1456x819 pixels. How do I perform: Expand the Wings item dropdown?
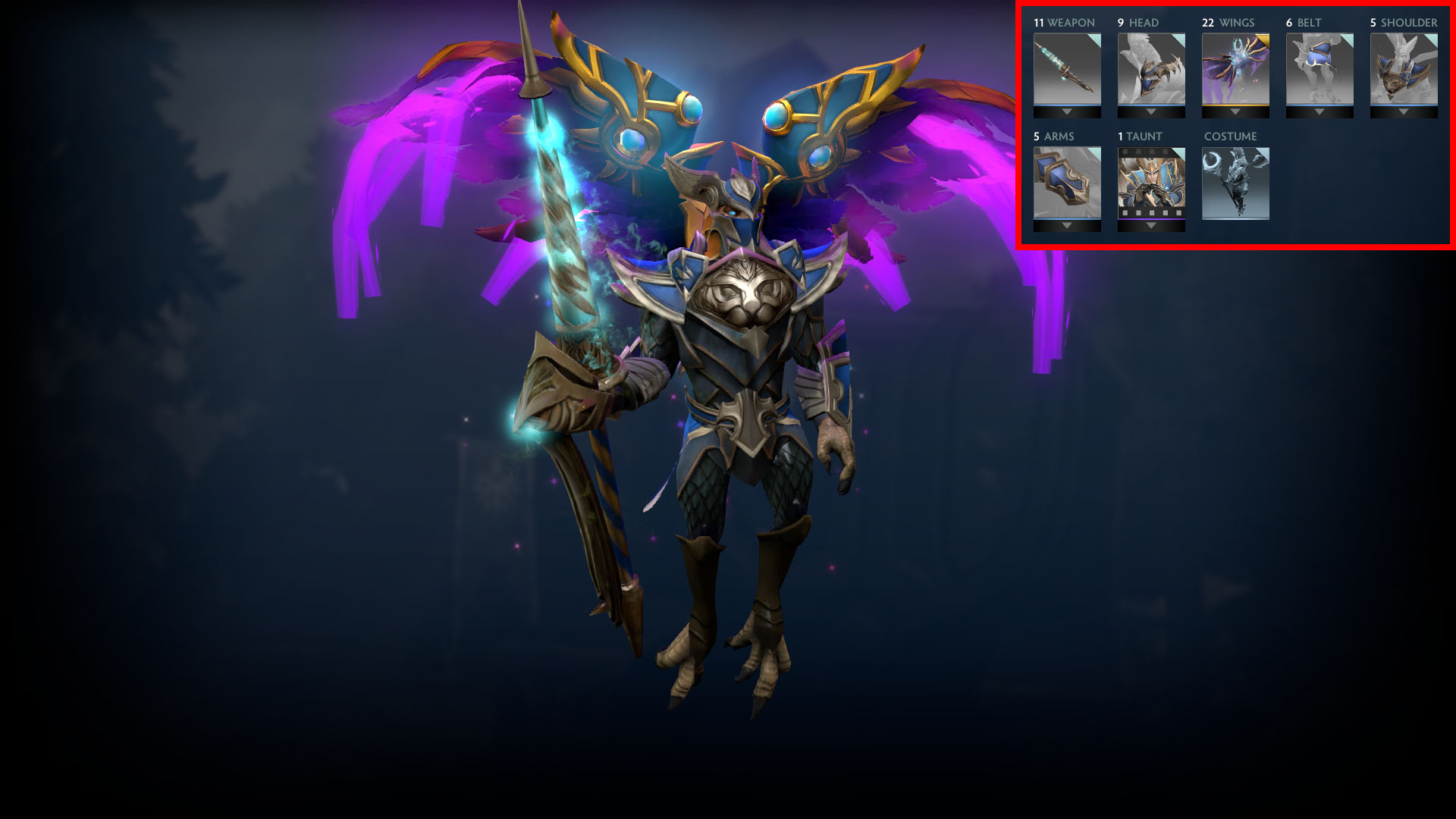tap(1235, 111)
